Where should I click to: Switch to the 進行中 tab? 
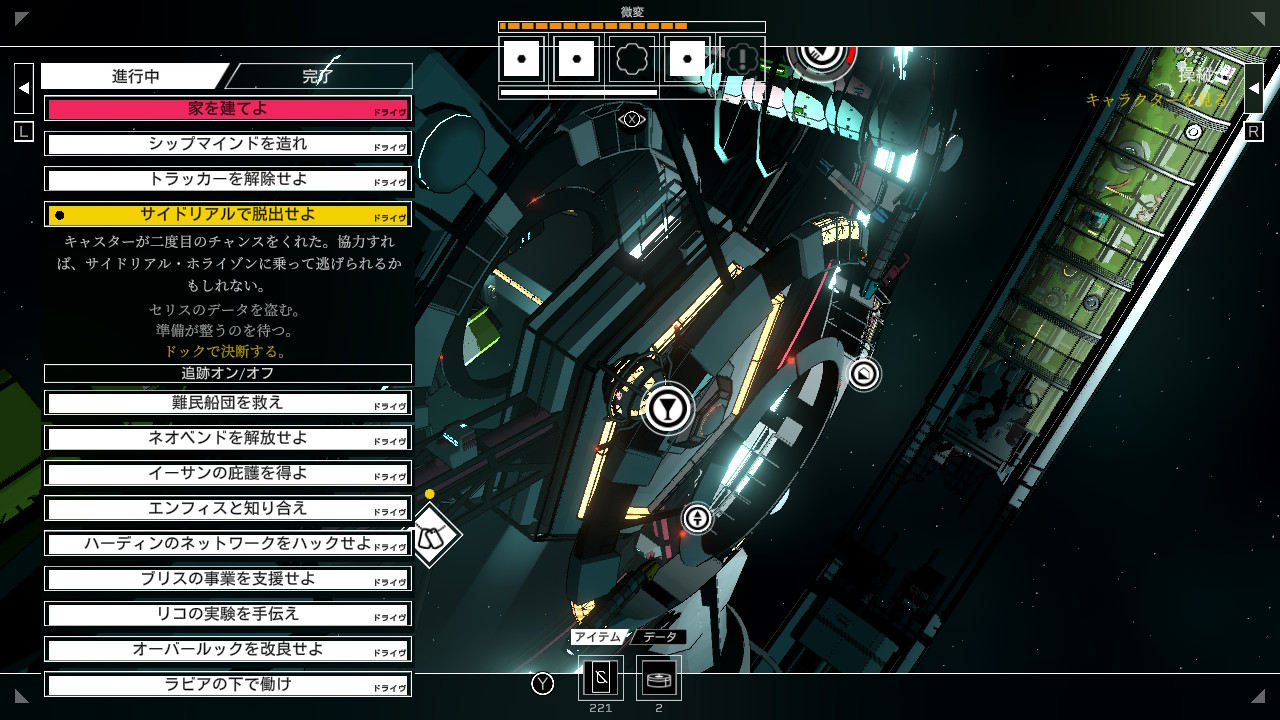pos(135,76)
